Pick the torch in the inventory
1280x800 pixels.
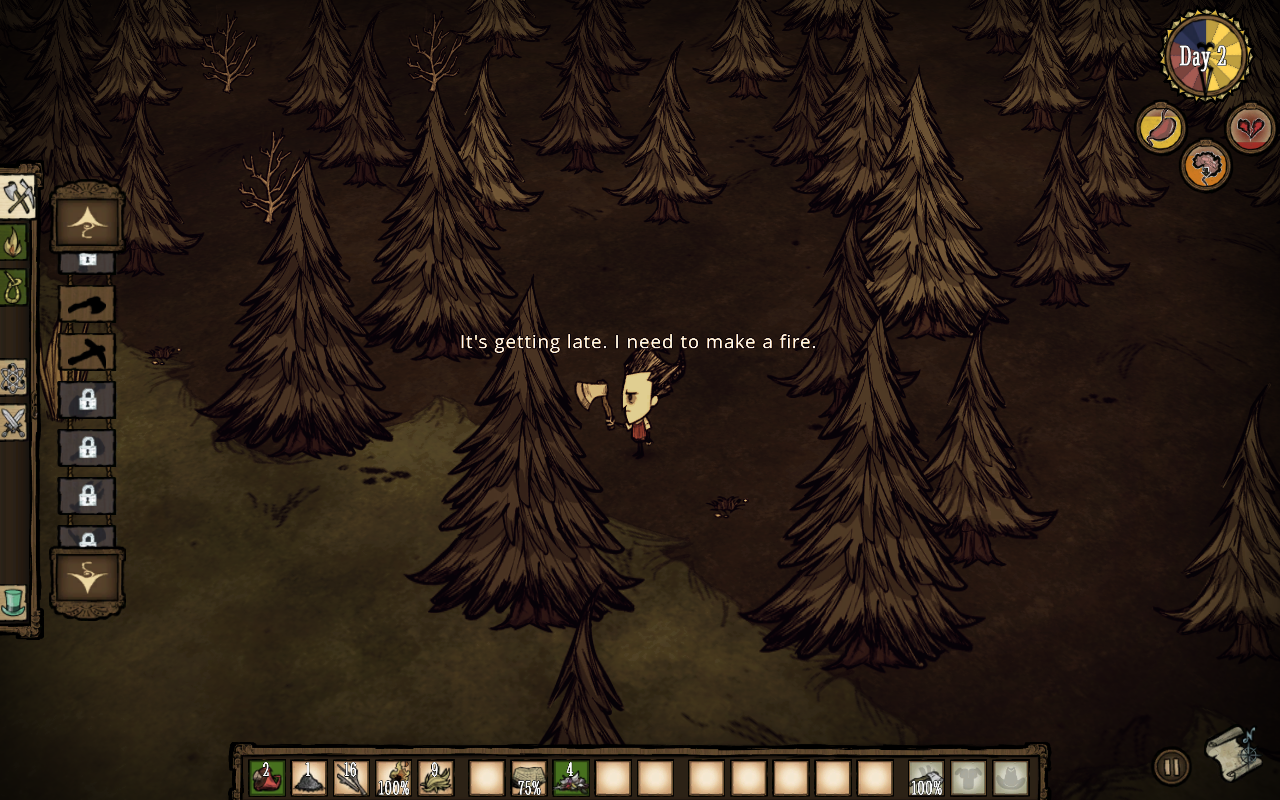click(393, 778)
